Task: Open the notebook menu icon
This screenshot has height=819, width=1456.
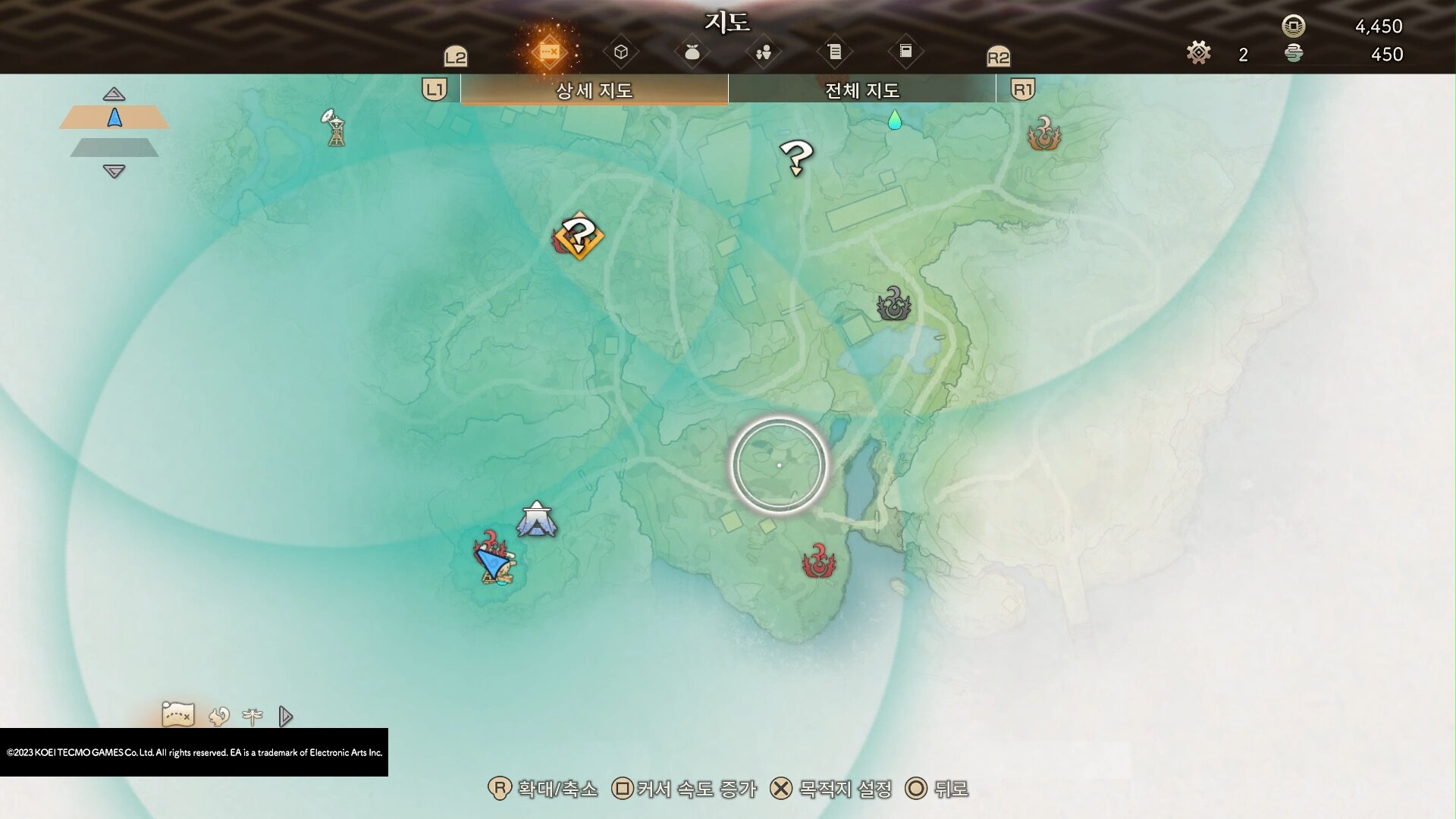Action: coord(905,52)
